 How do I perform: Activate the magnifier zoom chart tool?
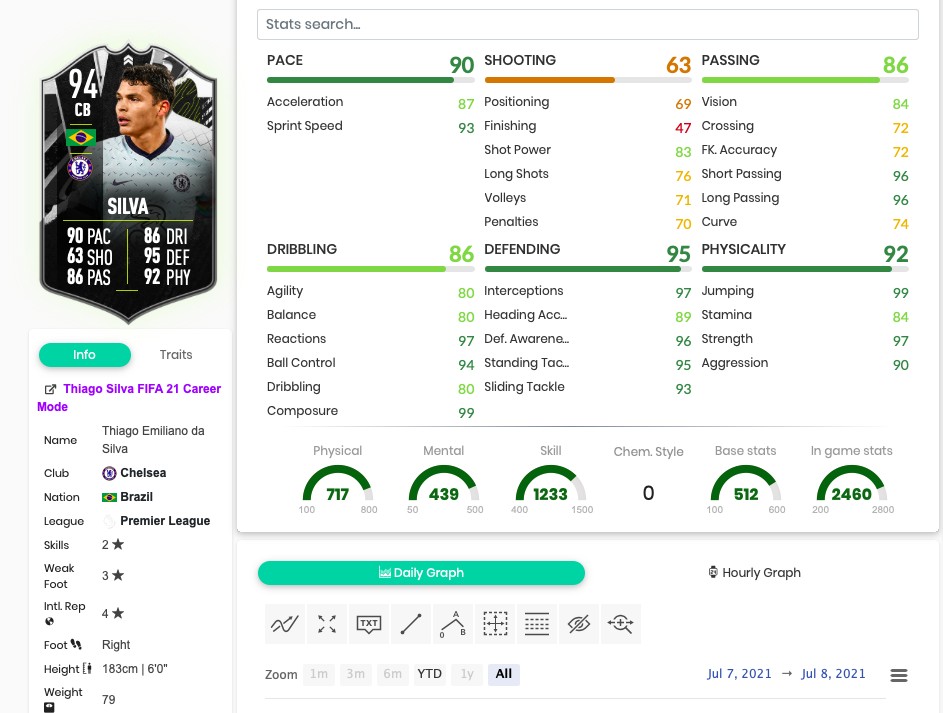pos(621,624)
